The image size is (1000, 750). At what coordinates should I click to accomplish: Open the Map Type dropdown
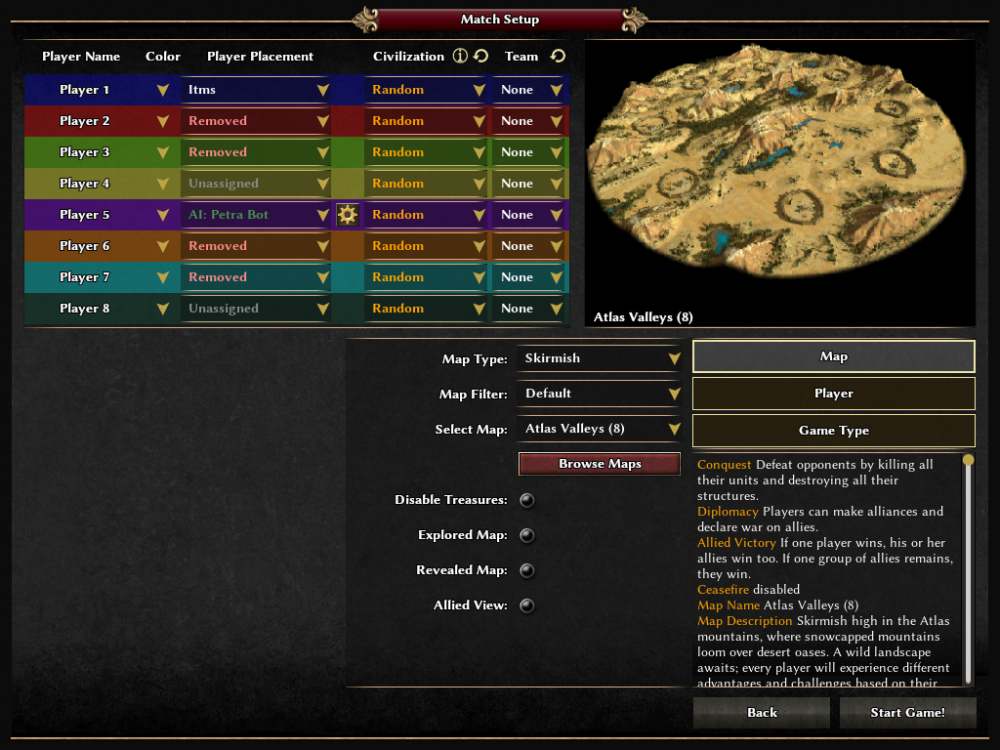point(599,358)
